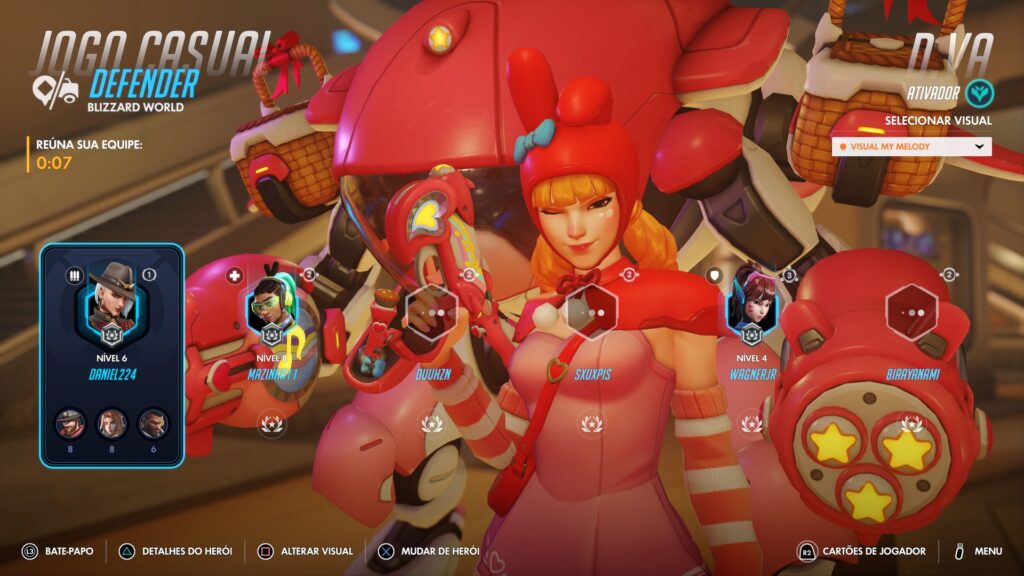Select Mazinha's Lúcio hero portrait
The height and width of the screenshot is (576, 1024).
click(271, 307)
